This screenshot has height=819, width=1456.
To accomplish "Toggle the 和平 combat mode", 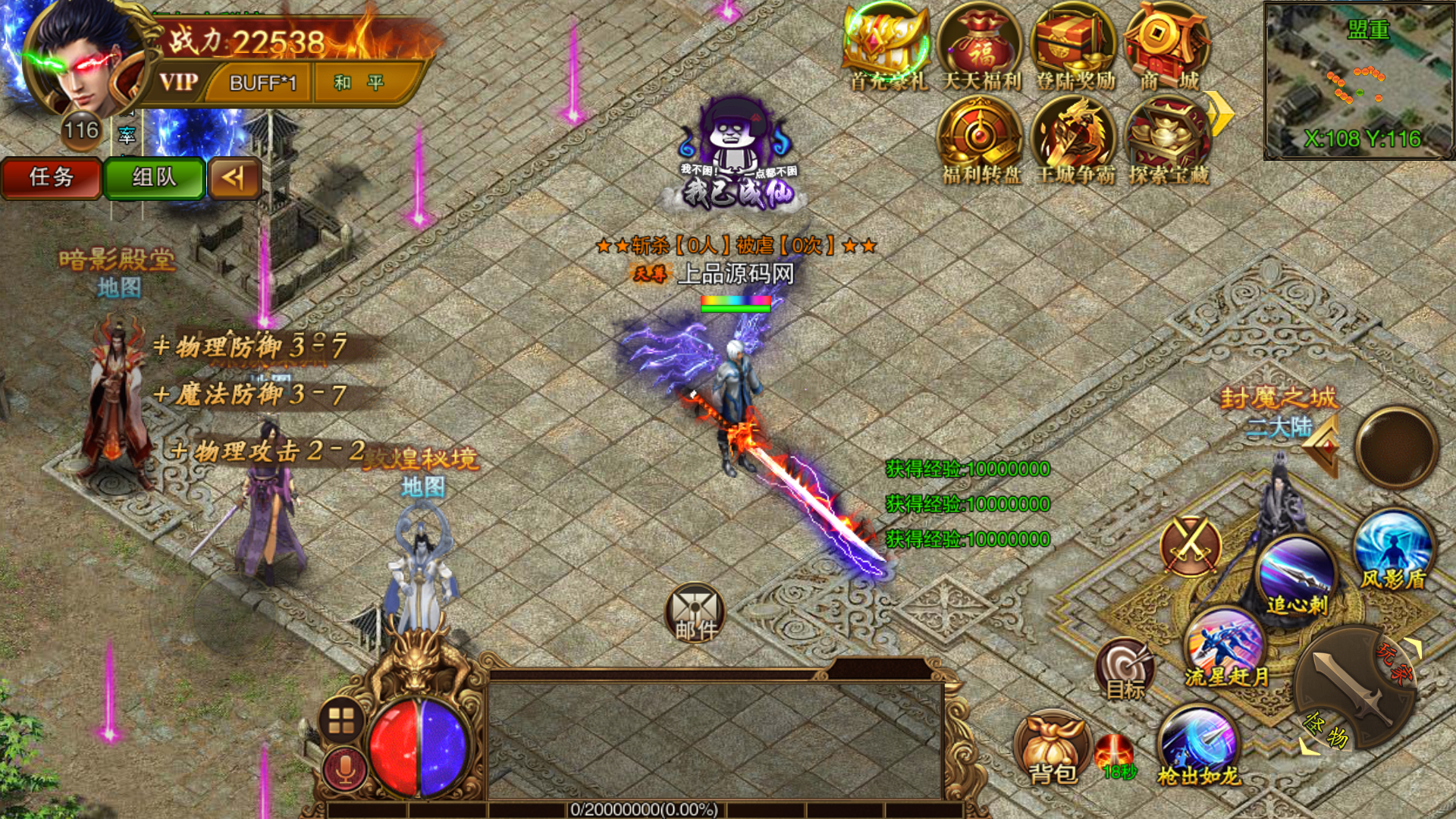I will 359,82.
